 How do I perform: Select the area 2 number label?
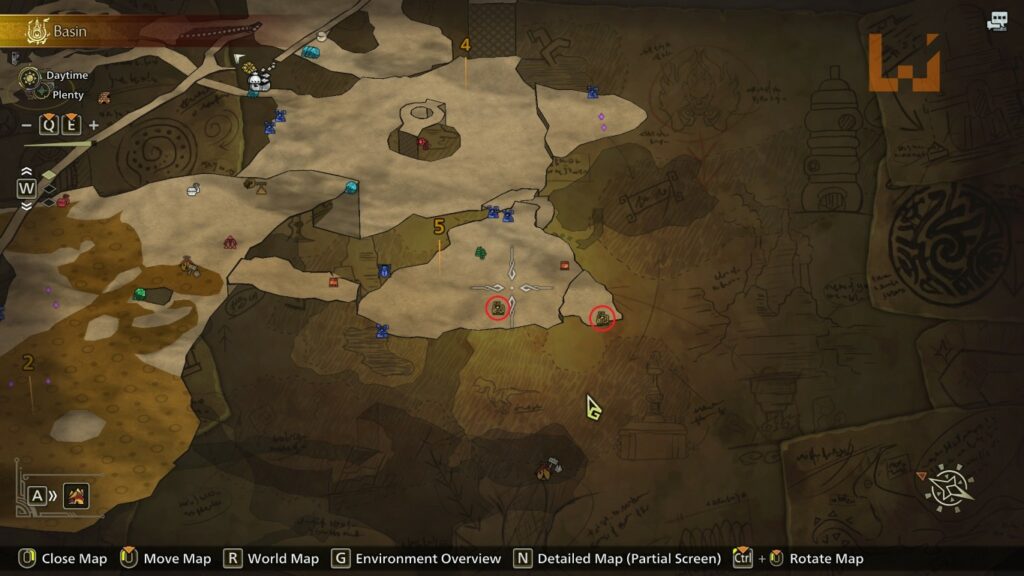point(28,362)
